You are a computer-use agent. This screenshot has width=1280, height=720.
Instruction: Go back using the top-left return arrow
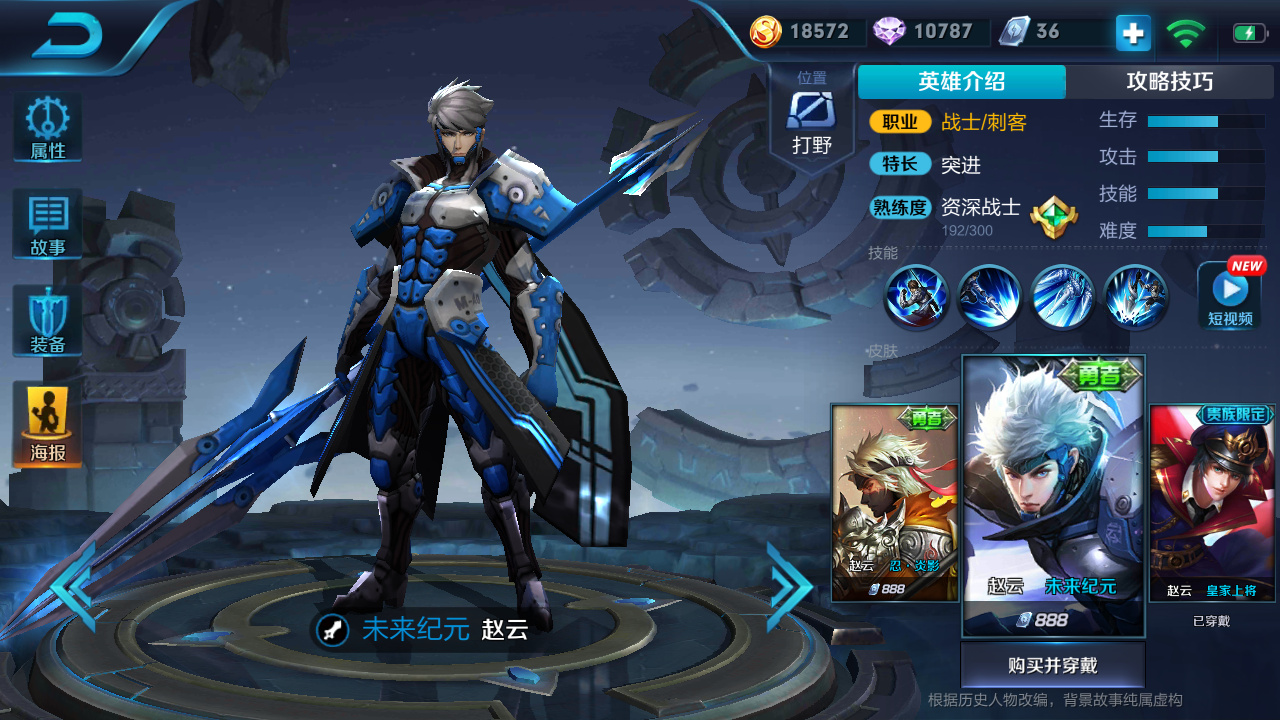click(x=66, y=37)
